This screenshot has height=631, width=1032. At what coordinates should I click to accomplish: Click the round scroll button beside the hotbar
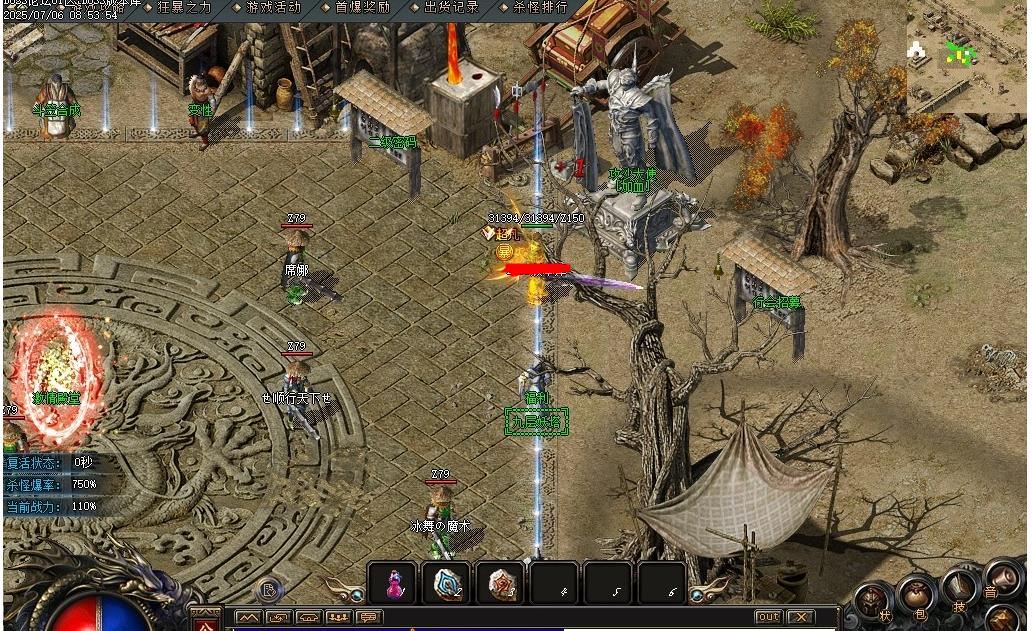coord(266,590)
